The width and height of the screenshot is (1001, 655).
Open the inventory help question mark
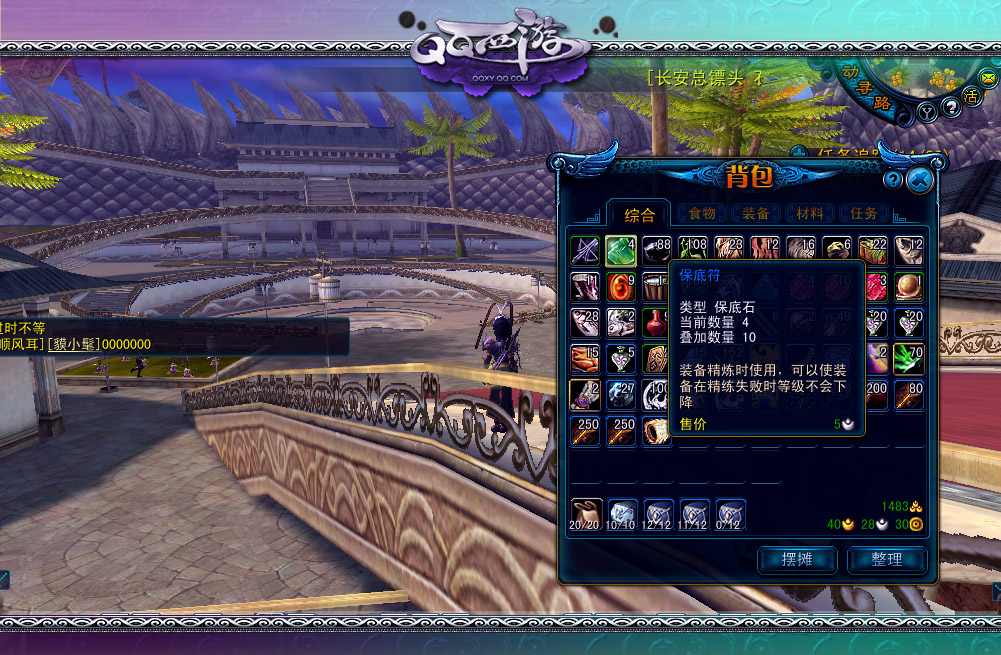tap(893, 180)
